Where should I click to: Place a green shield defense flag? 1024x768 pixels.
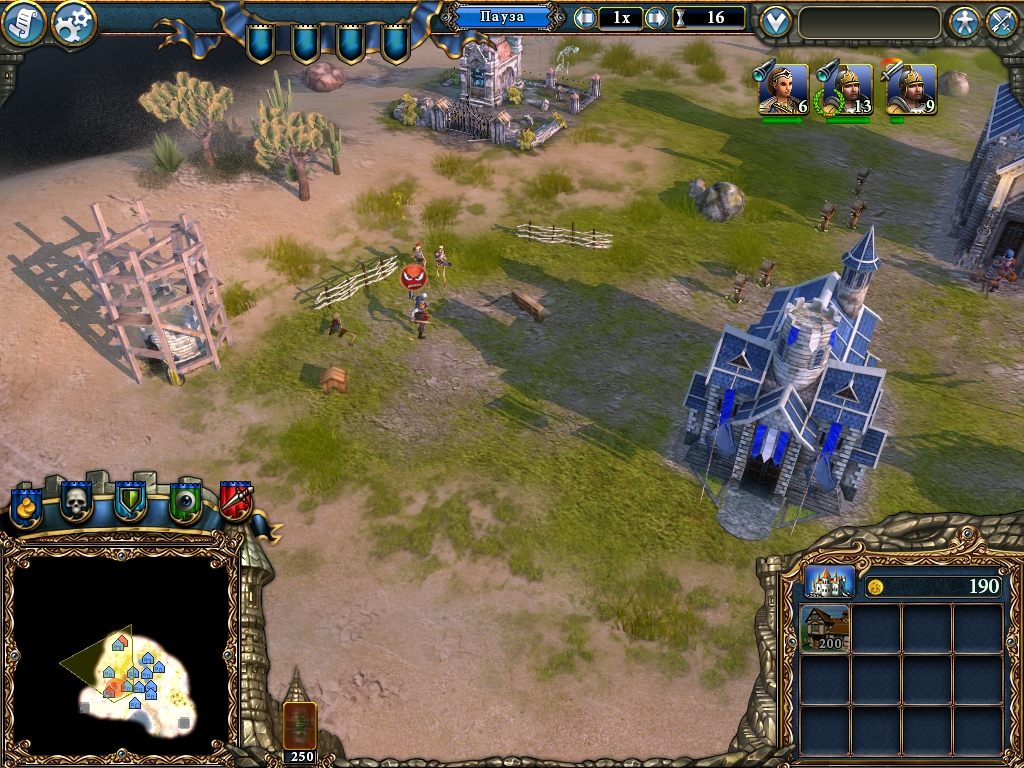pos(130,500)
